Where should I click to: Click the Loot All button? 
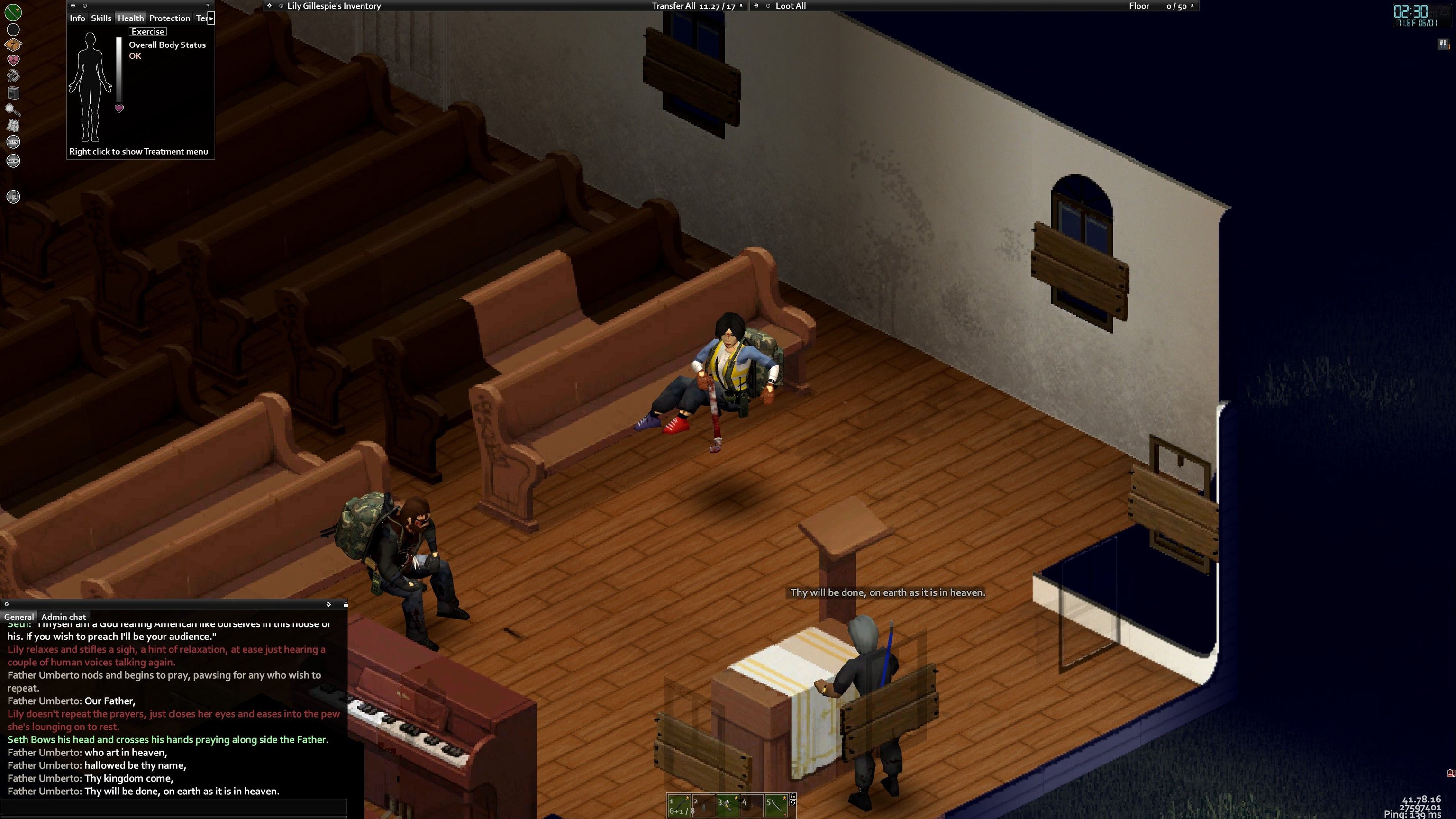pyautogui.click(x=790, y=6)
